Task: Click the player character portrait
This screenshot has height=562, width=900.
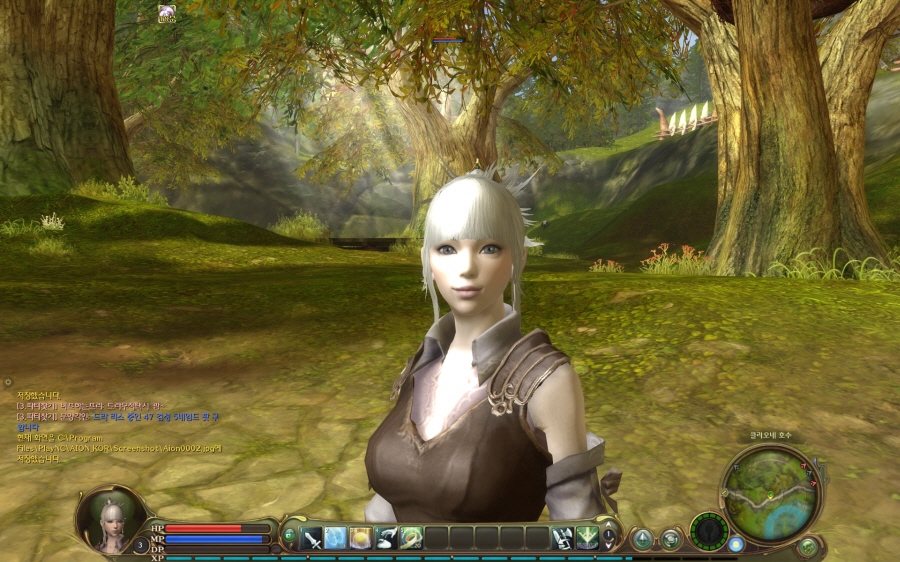Action: coord(110,519)
